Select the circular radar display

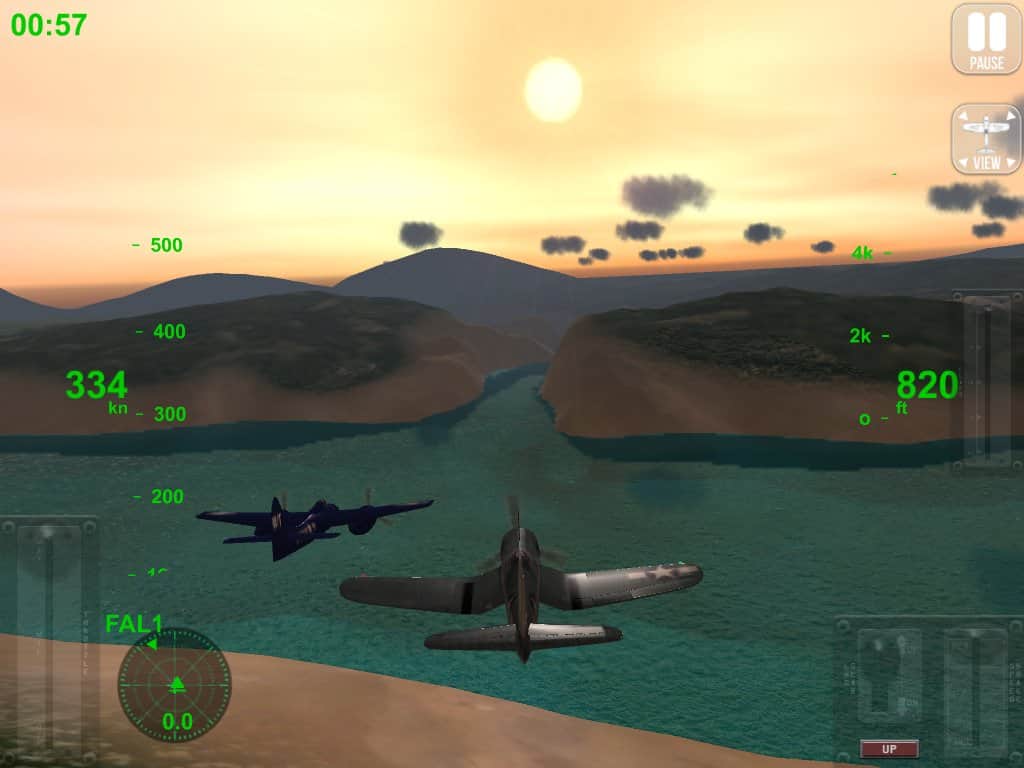[174, 685]
